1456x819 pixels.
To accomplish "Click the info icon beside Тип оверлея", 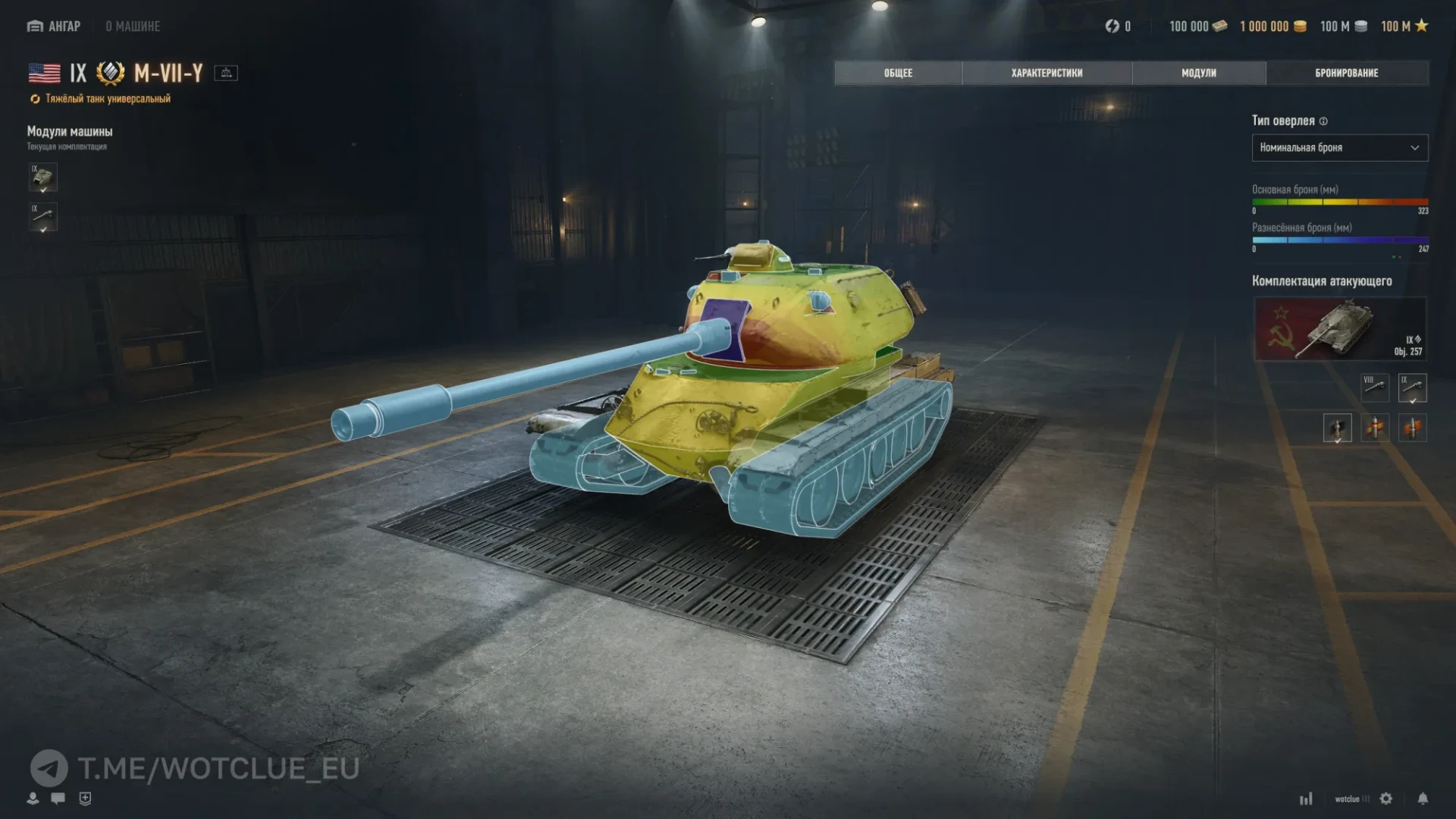I will pos(1323,121).
